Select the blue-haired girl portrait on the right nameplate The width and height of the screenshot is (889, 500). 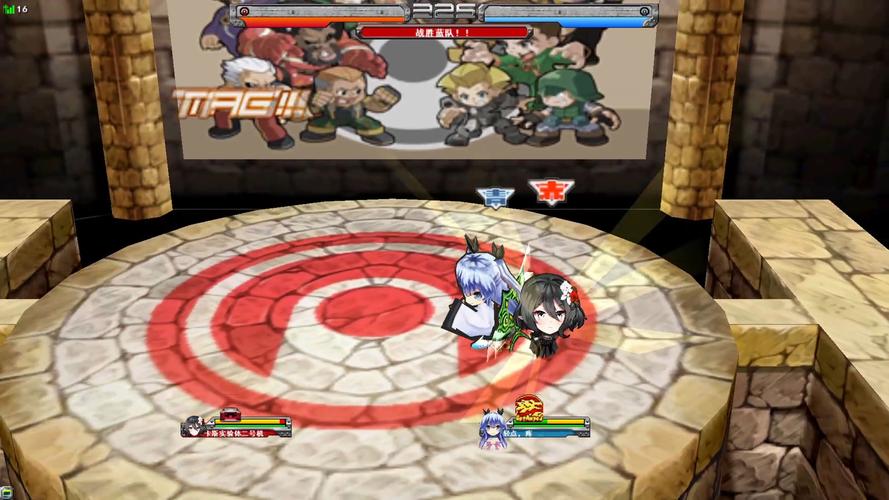coord(493,429)
